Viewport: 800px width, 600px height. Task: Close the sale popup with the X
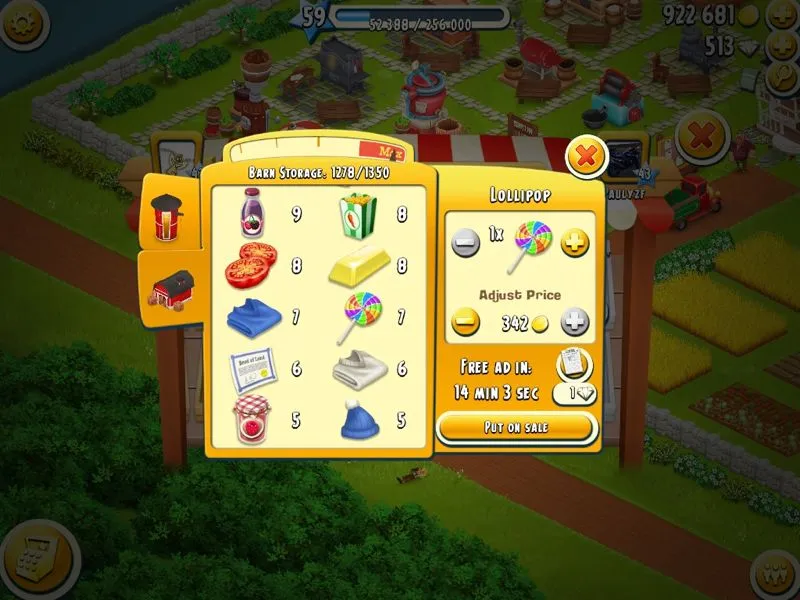587,156
